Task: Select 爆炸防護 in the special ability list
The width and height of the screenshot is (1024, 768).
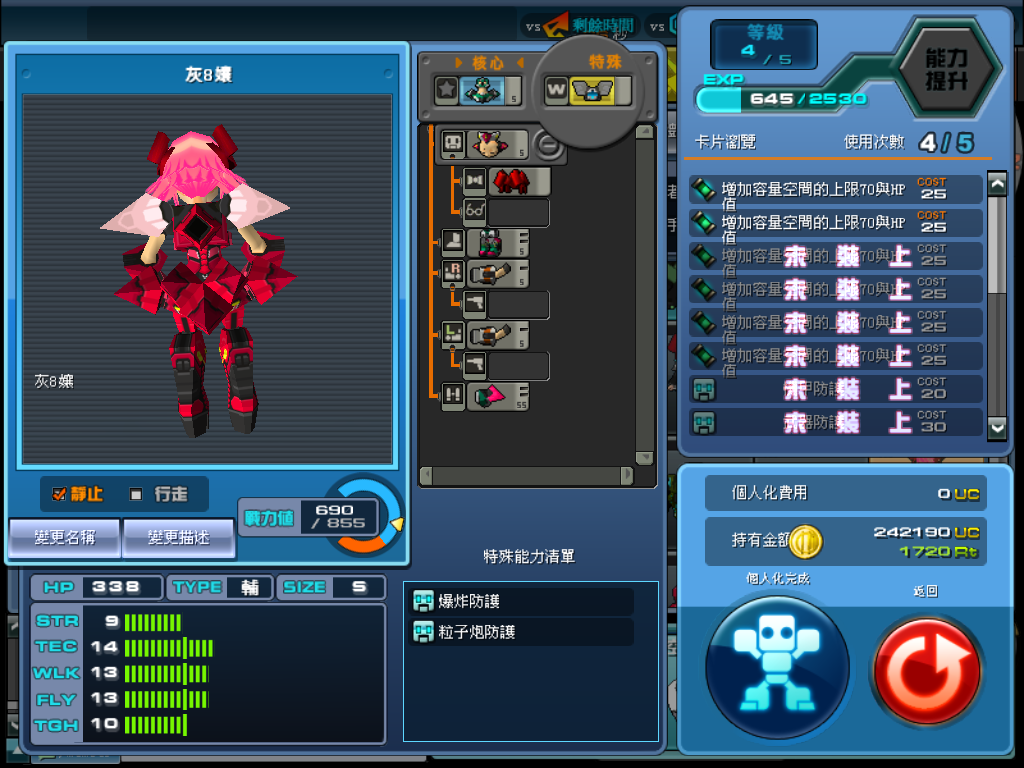Action: 522,602
